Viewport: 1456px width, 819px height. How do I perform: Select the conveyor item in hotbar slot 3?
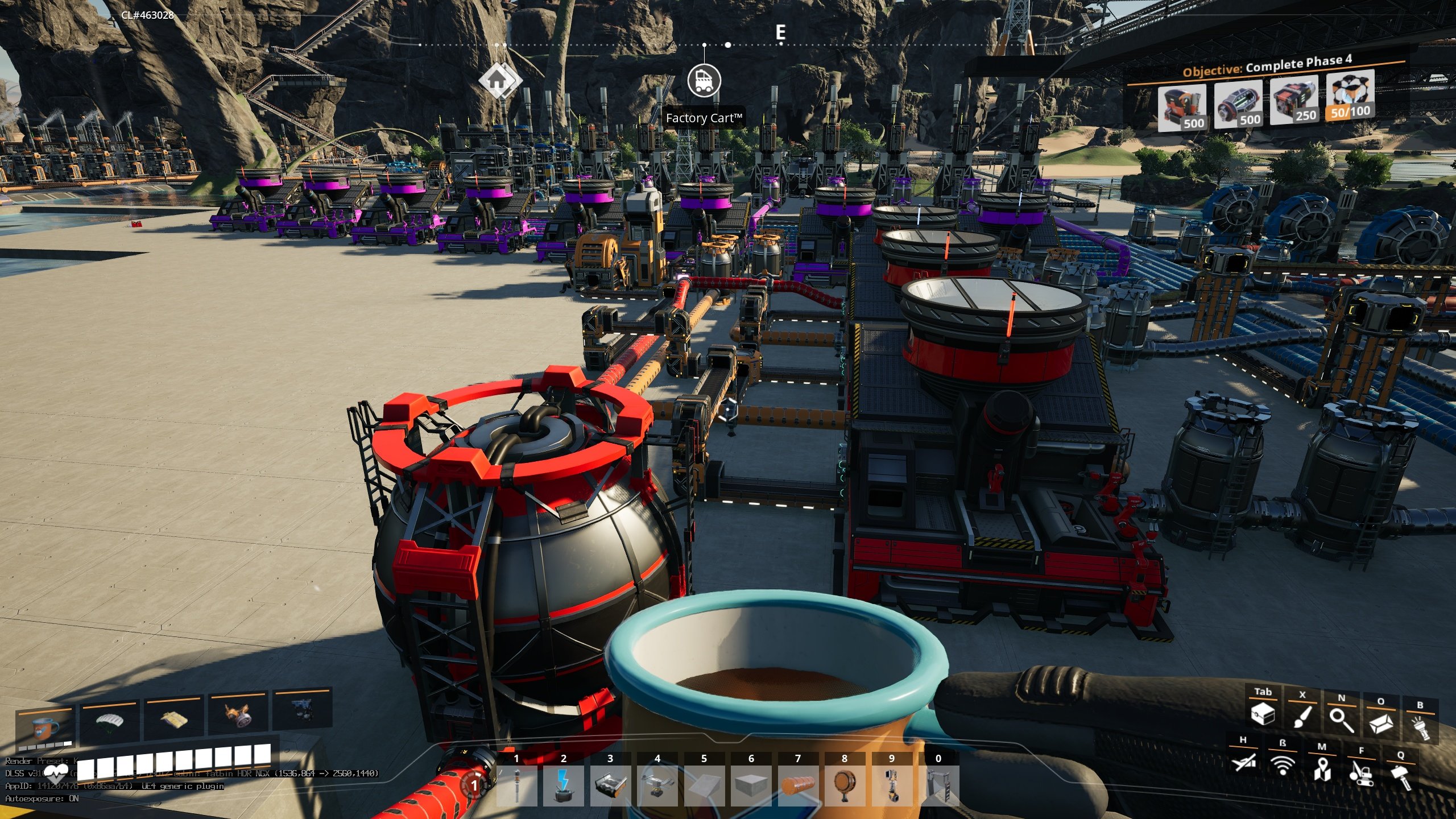[610, 787]
